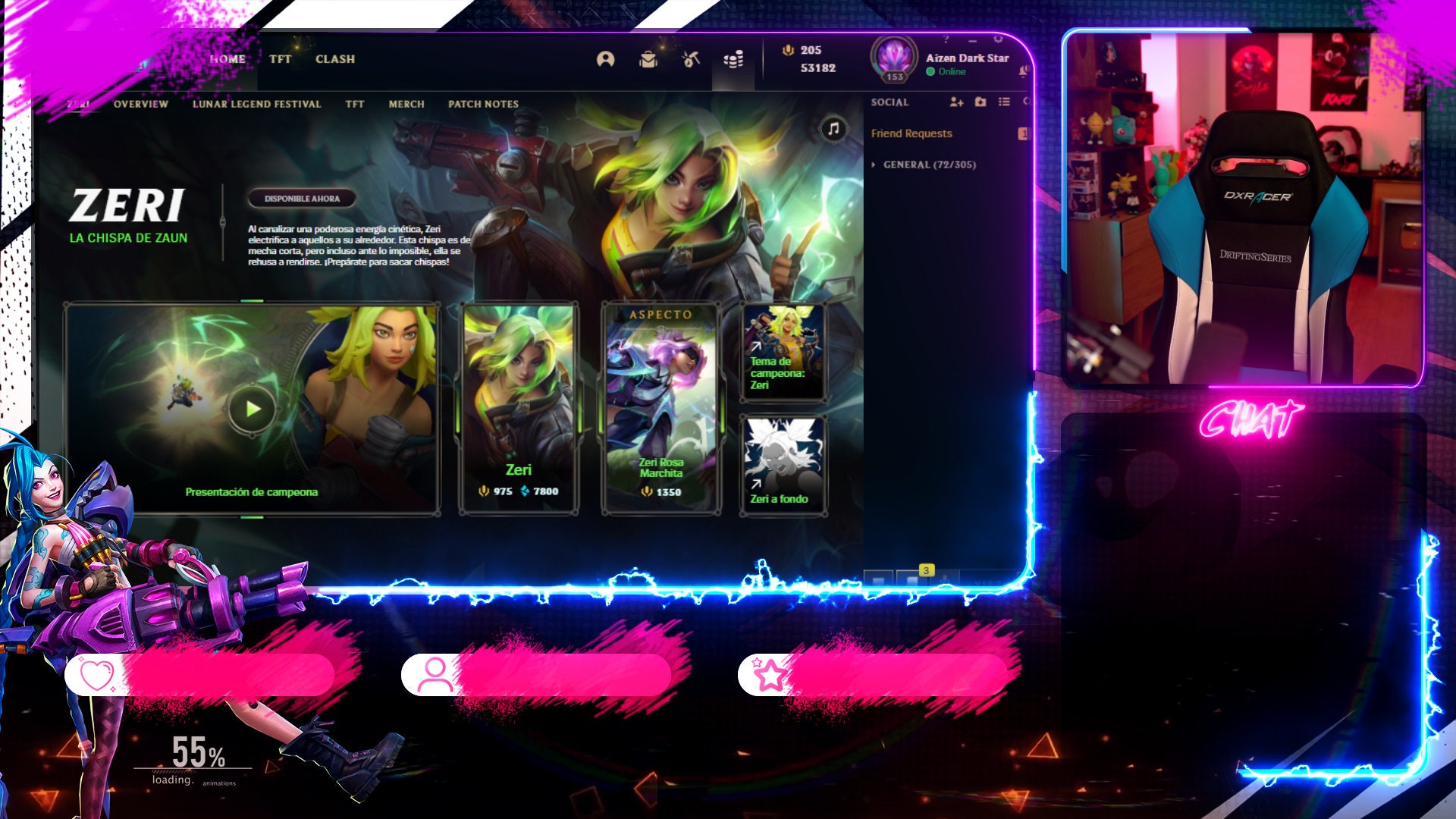Play the Presentación de campeona video
Screen dimensions: 1456x819
[253, 408]
